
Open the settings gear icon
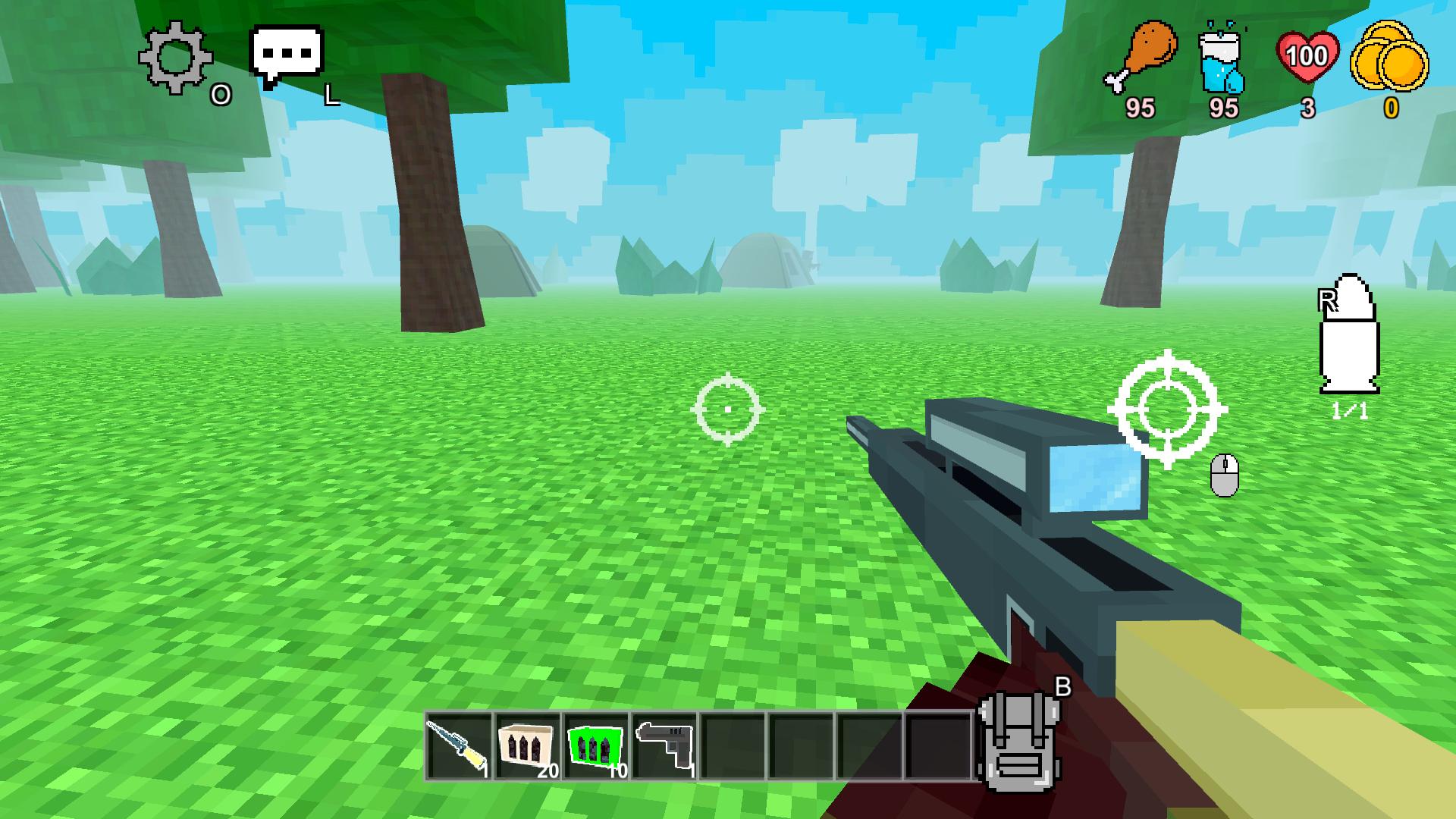click(174, 57)
